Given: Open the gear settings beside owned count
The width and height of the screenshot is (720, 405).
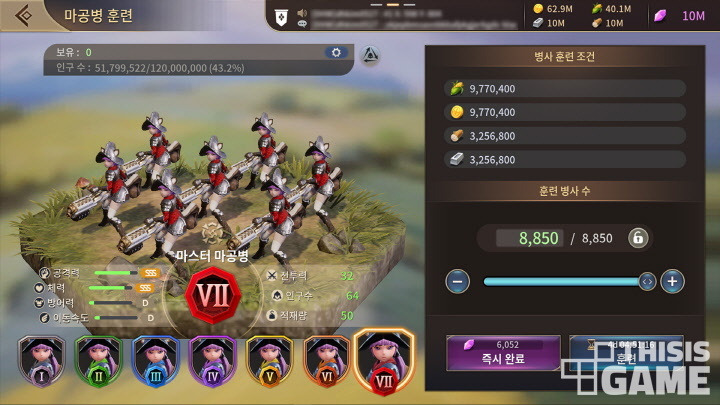Looking at the screenshot, I should [x=336, y=52].
